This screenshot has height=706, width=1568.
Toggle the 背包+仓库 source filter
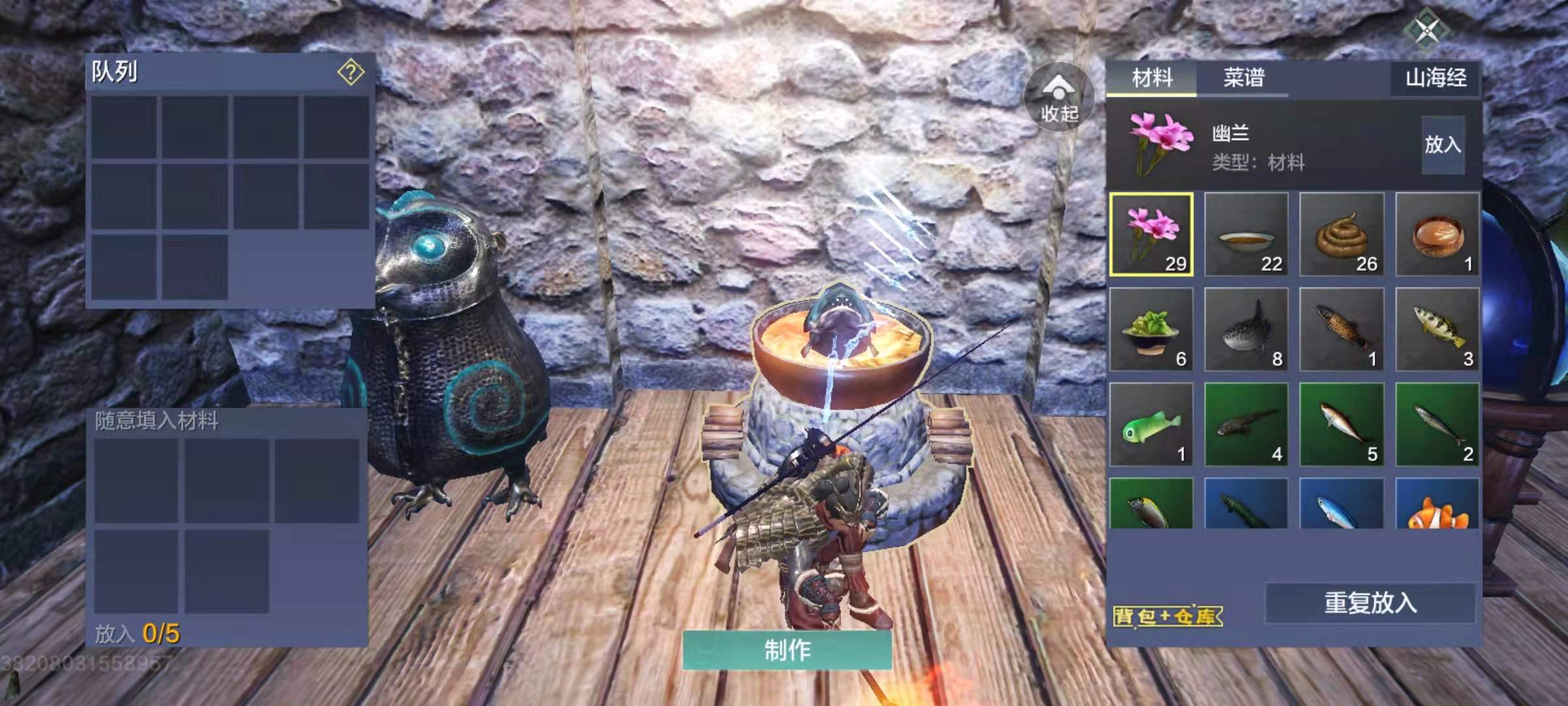pos(1167,616)
